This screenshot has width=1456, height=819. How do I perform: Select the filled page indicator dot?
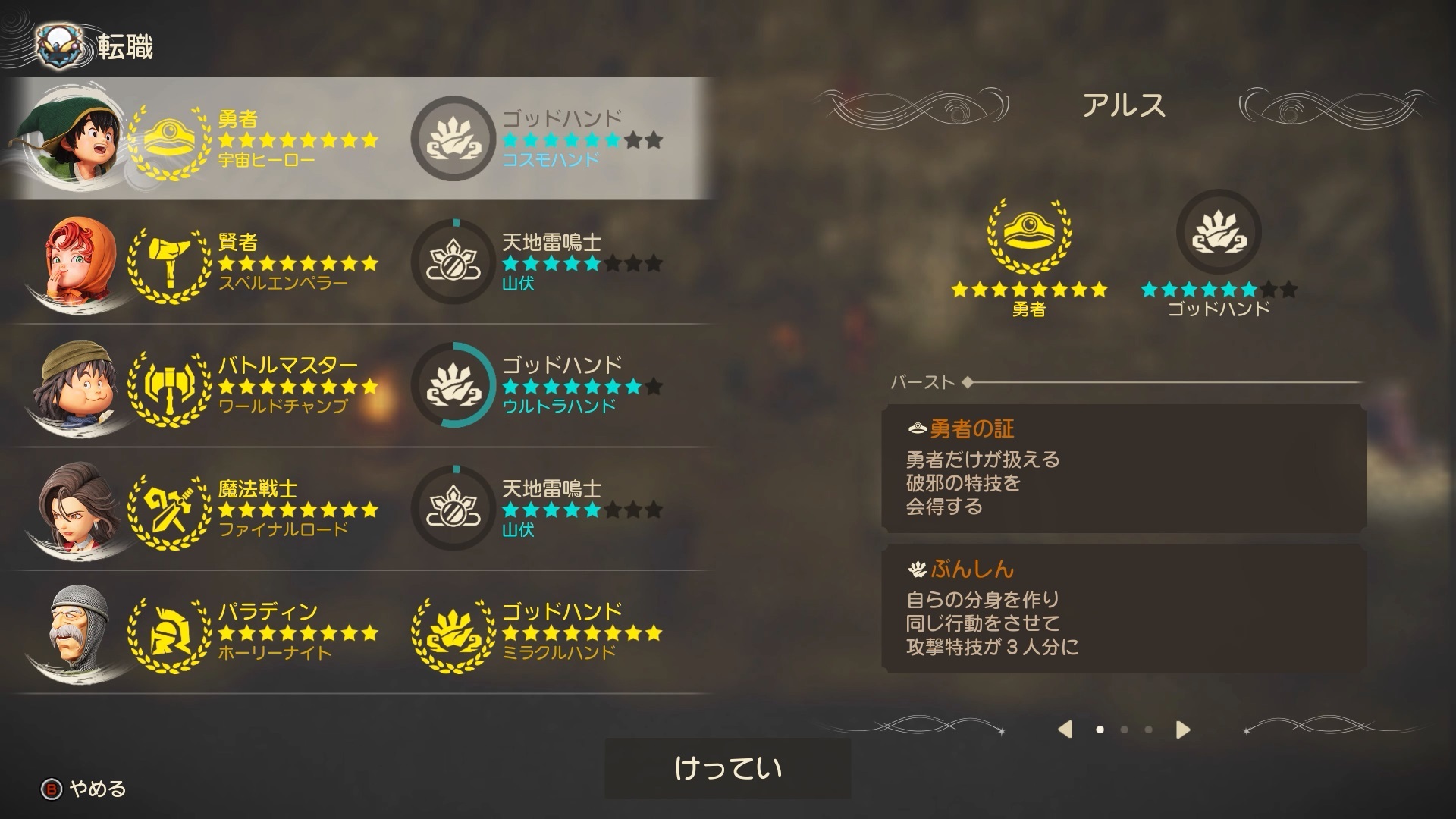[1099, 729]
